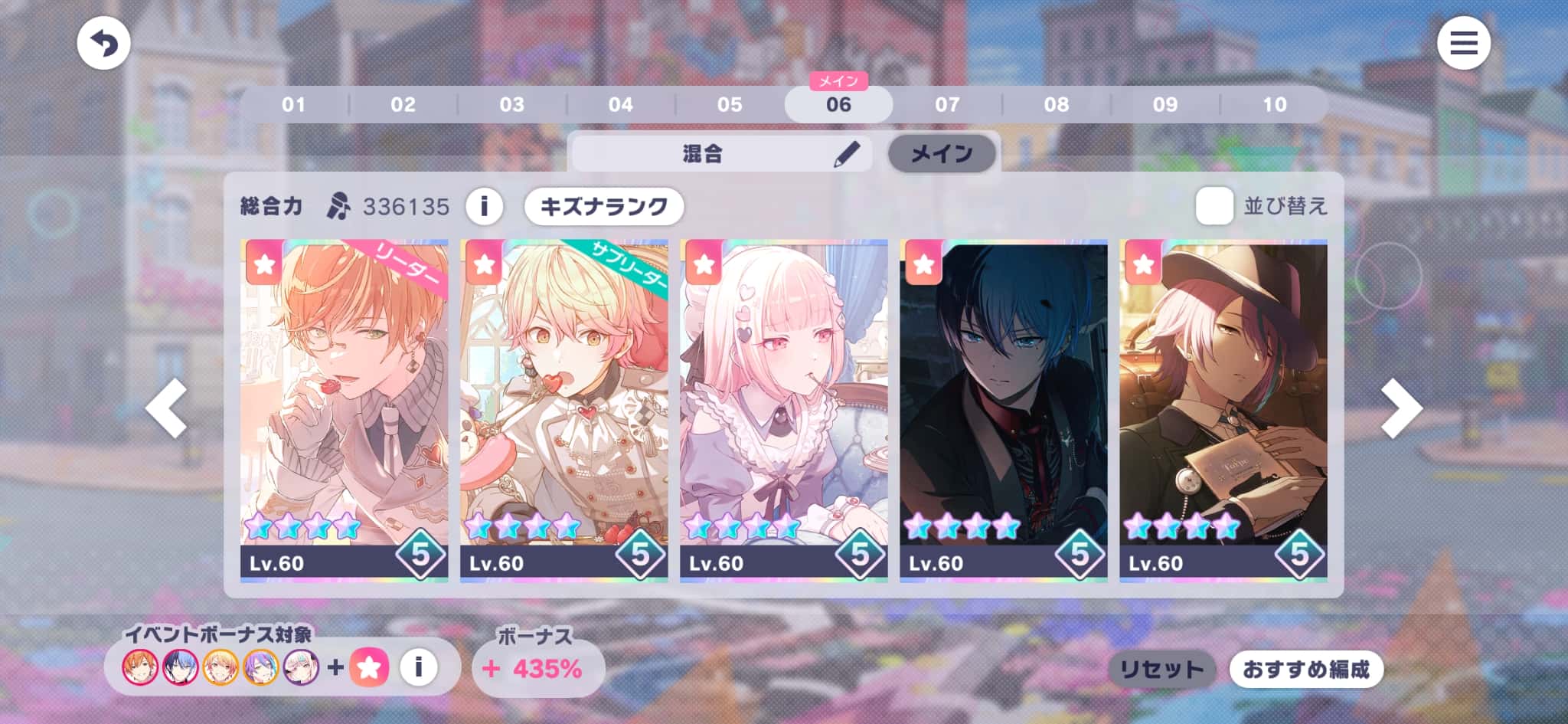Go back with the return arrow button
This screenshot has width=1568, height=724.
[103, 43]
